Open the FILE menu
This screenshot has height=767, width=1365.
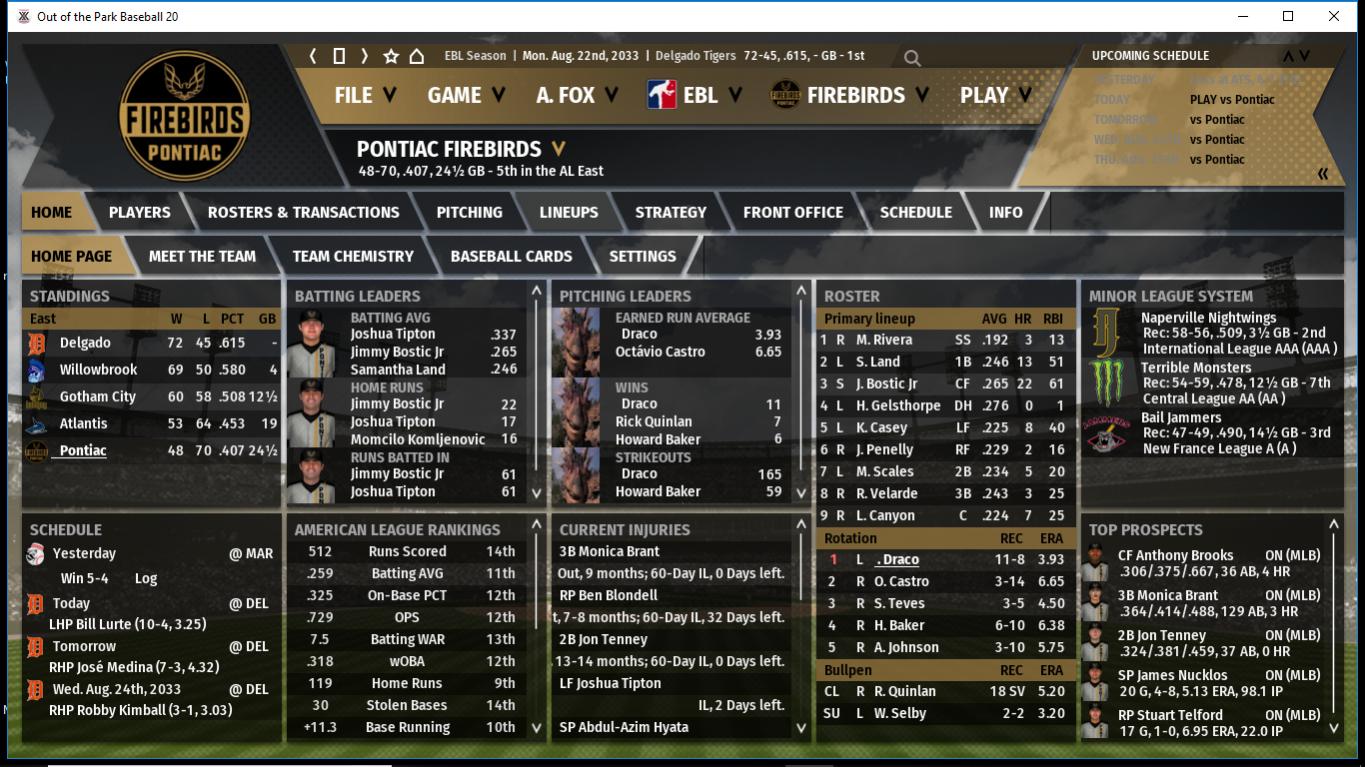click(365, 95)
